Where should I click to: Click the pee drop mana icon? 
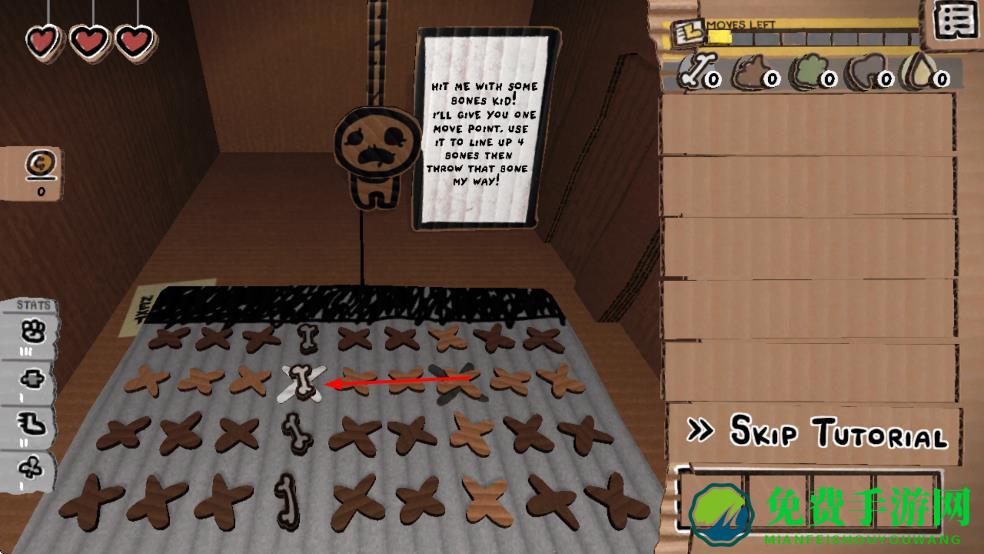point(918,72)
